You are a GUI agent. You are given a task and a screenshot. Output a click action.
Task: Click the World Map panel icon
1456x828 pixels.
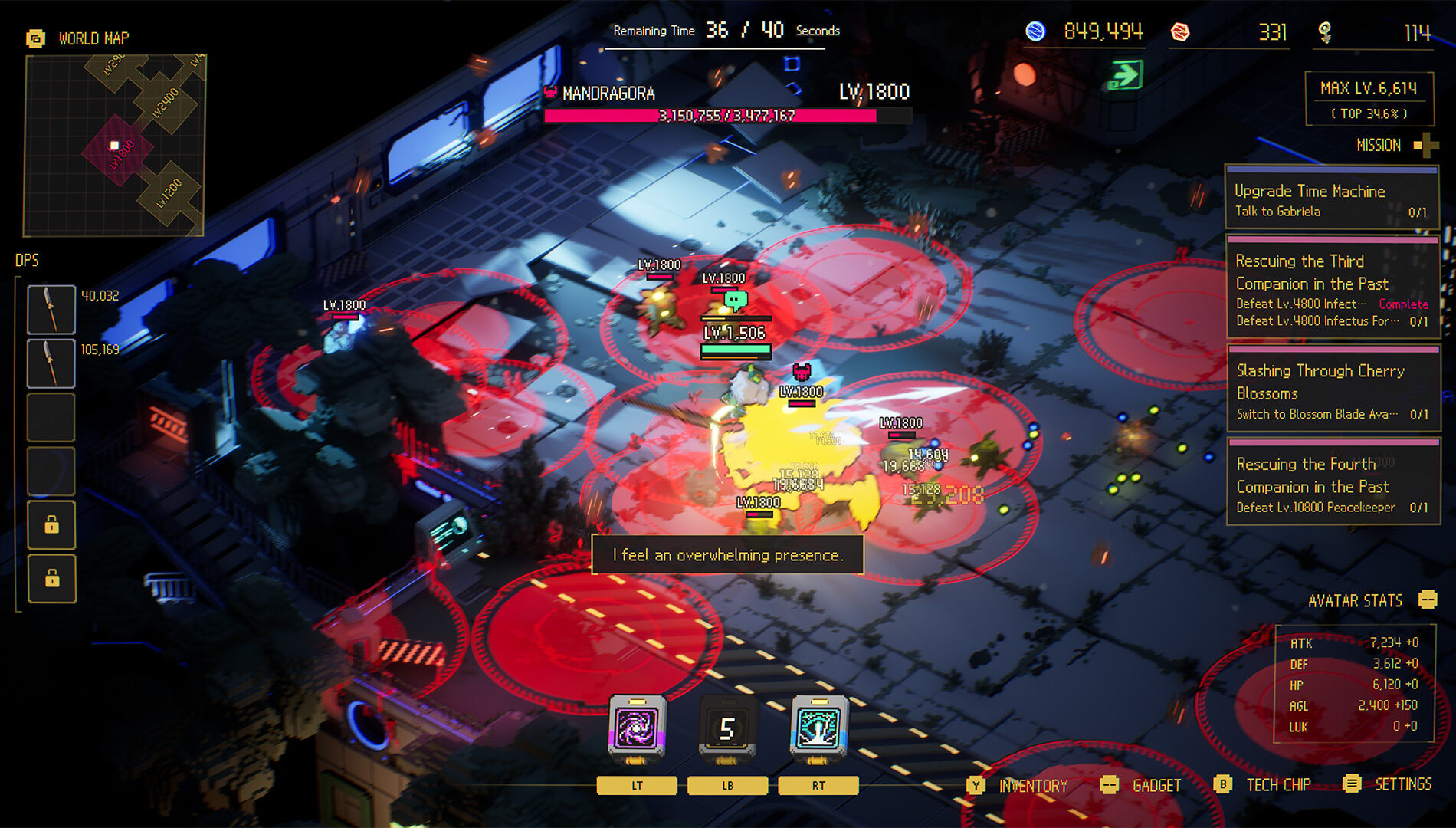pyautogui.click(x=34, y=36)
